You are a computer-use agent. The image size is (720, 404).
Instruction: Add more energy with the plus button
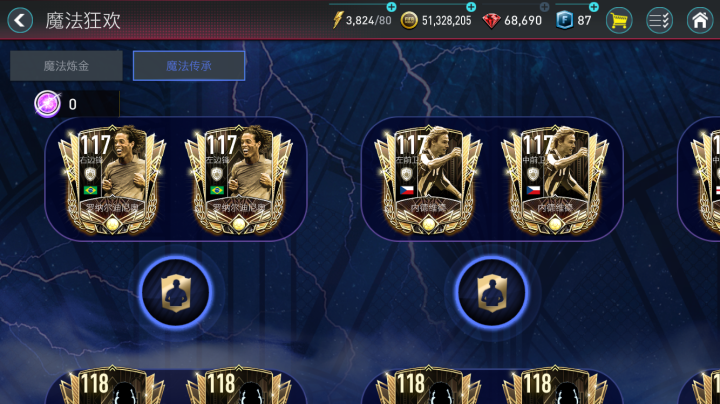pos(391,7)
